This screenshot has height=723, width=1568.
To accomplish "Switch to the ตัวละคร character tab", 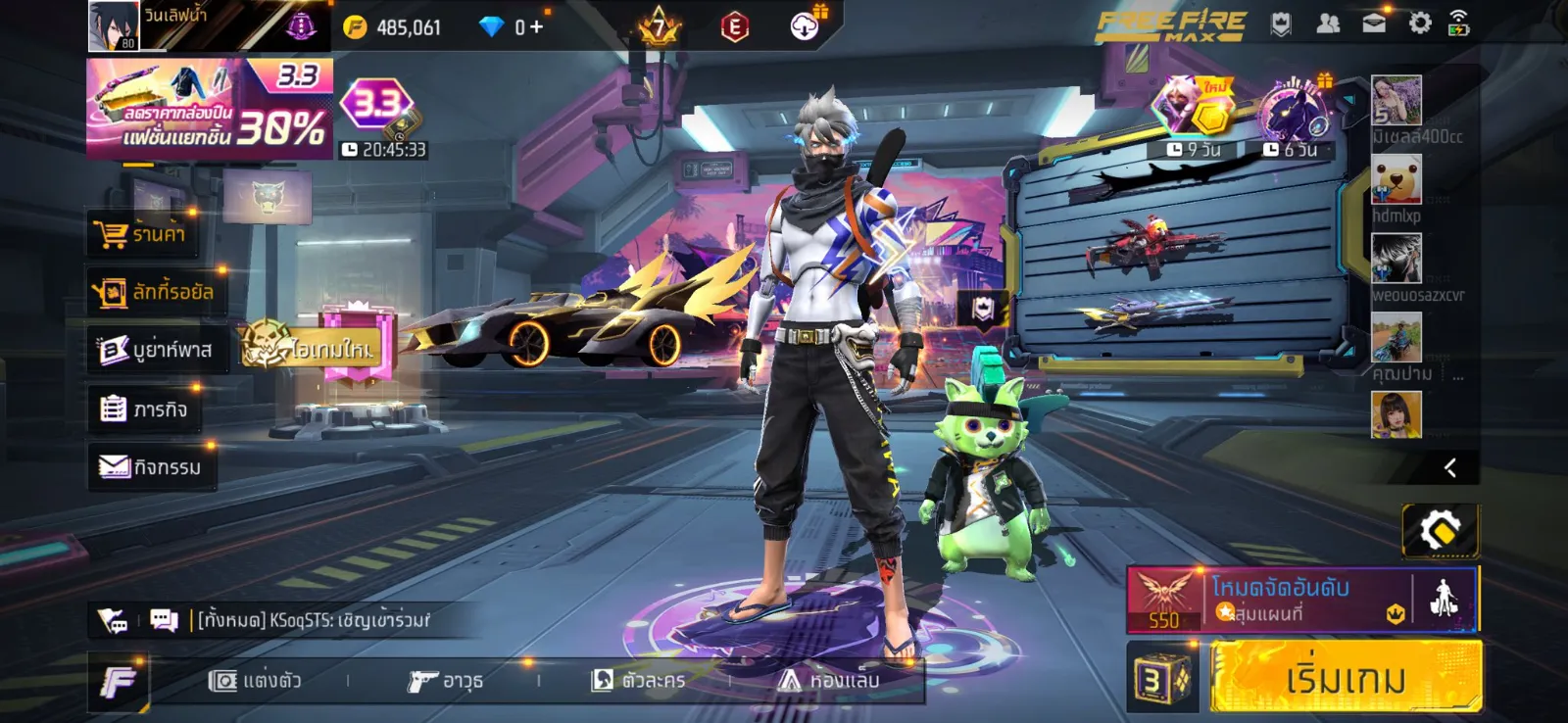I will point(639,680).
